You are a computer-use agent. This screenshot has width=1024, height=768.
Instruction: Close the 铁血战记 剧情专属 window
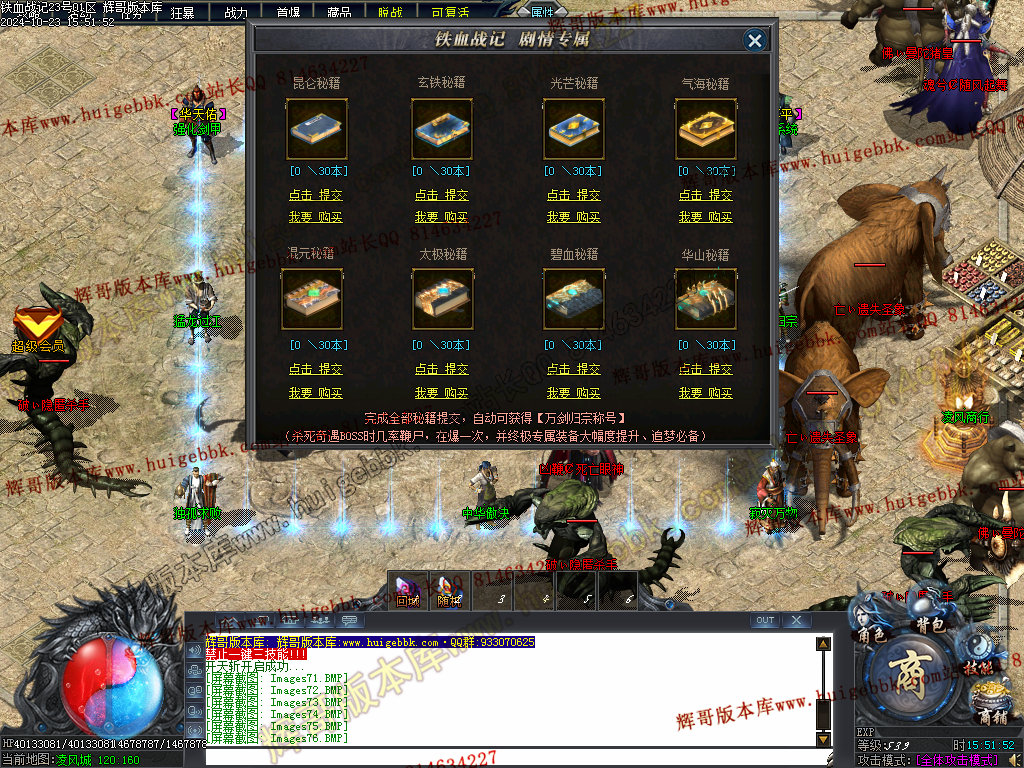coord(755,40)
